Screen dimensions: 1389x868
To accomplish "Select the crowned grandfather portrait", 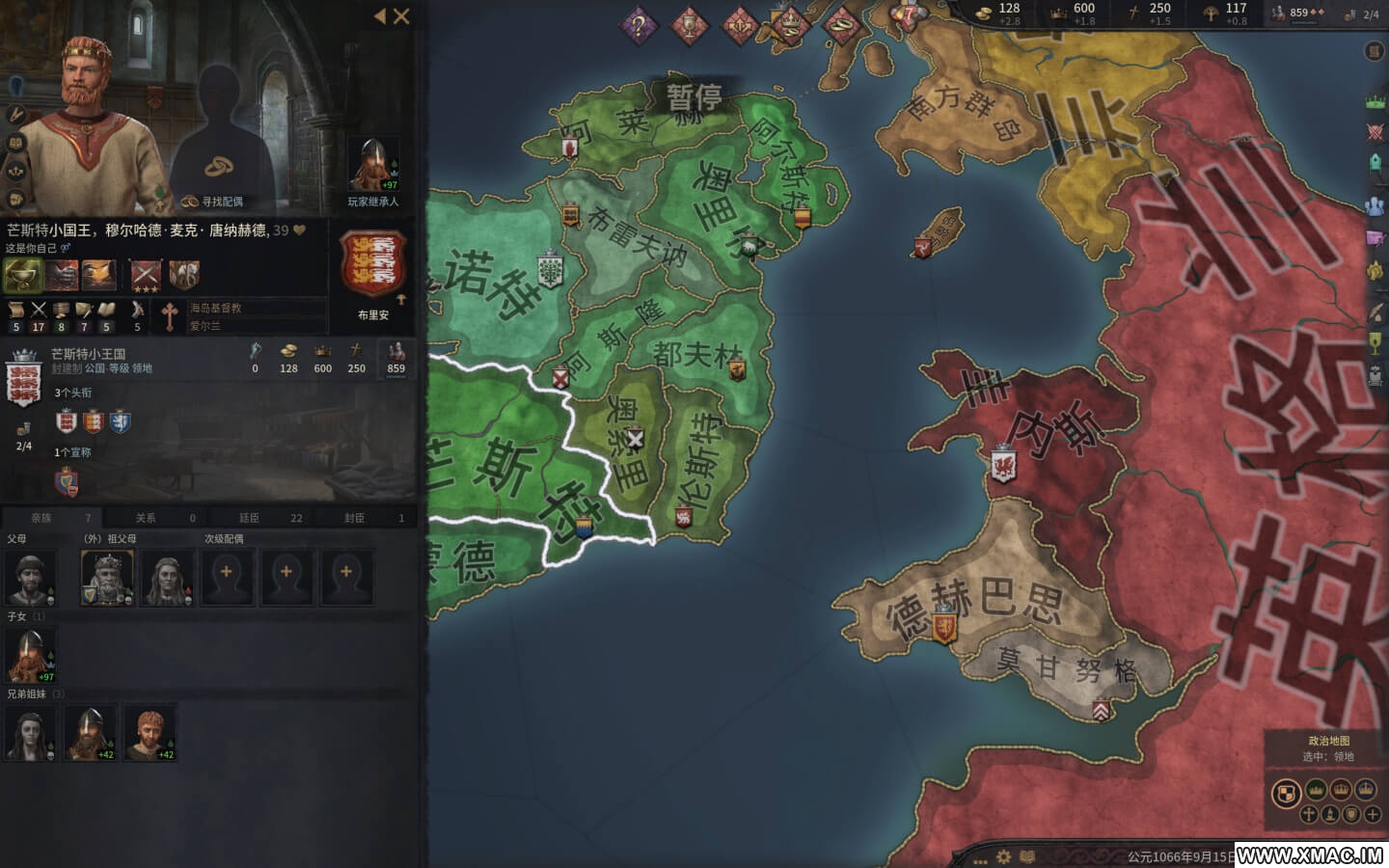I will click(x=107, y=578).
